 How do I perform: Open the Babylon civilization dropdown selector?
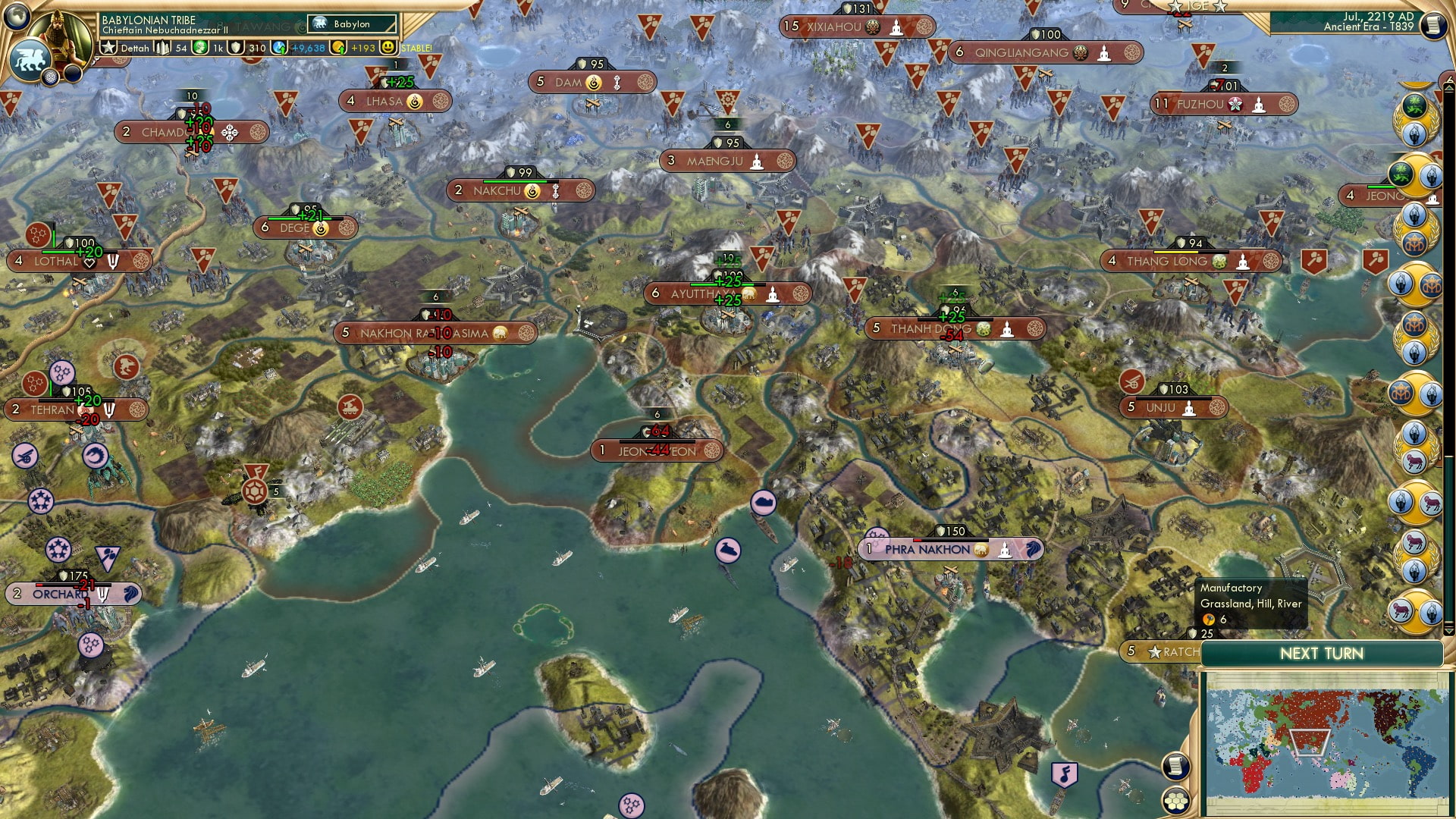tap(351, 24)
